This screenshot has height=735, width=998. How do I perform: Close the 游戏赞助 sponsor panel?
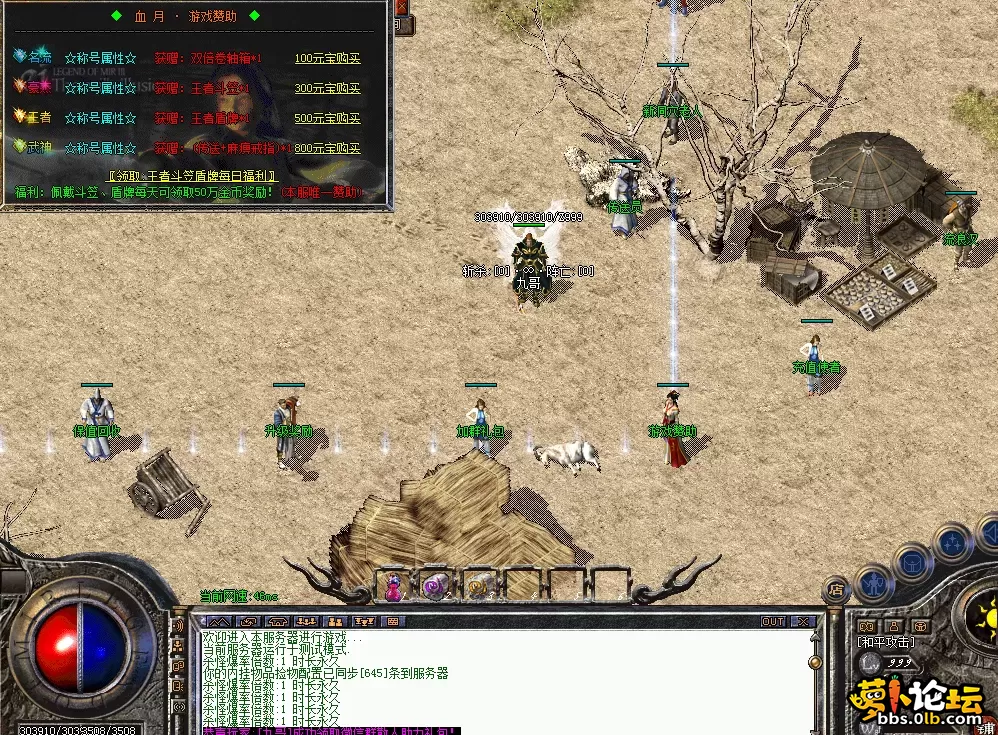coord(401,6)
